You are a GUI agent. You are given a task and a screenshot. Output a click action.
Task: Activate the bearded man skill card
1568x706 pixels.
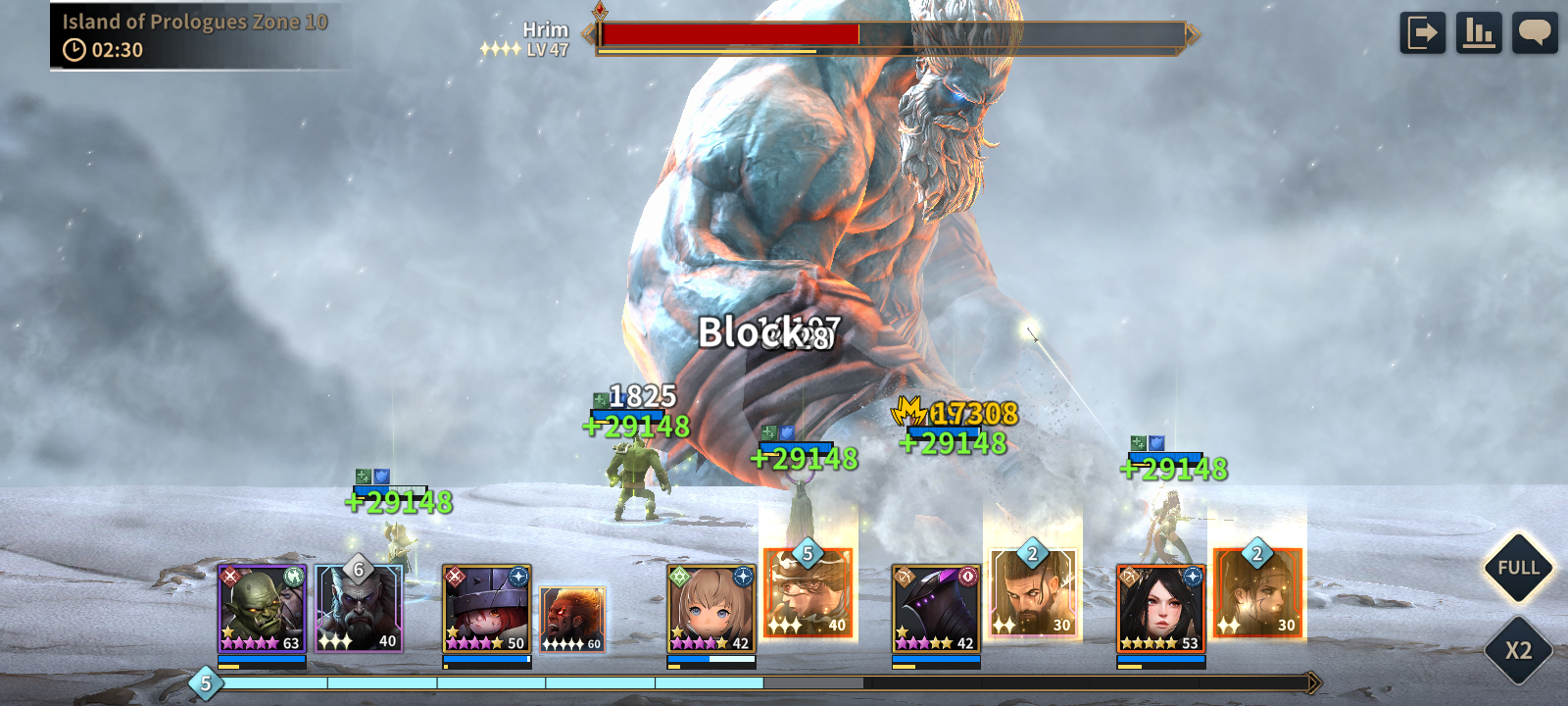click(x=1032, y=591)
